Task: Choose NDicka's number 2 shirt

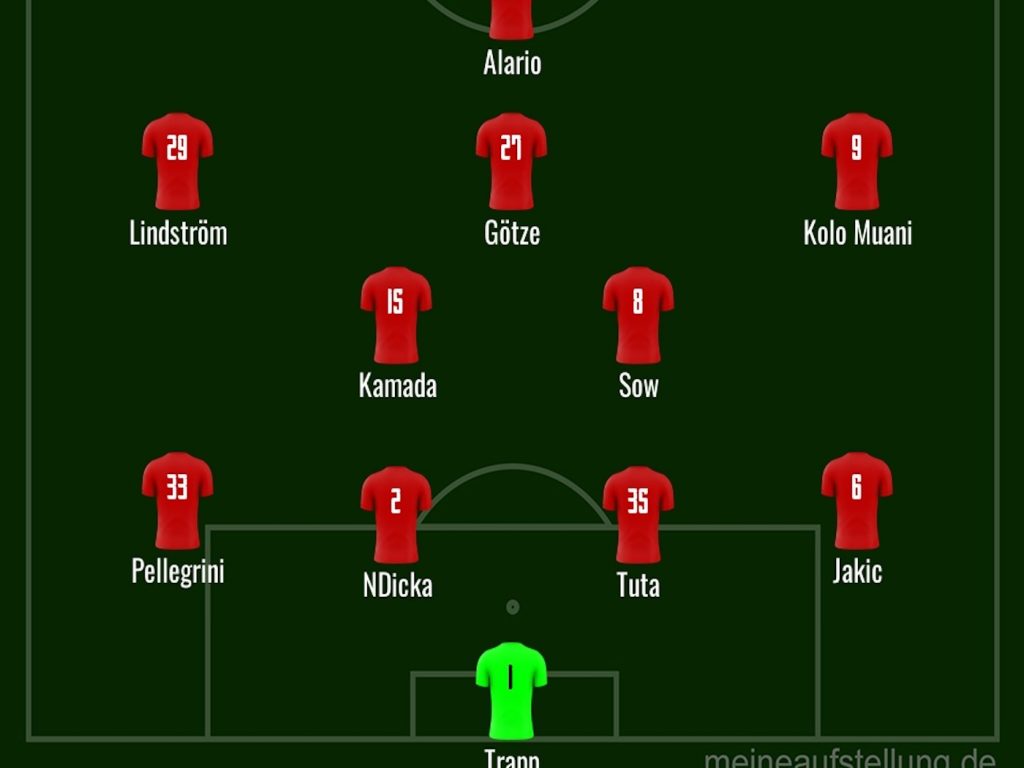Action: (x=396, y=513)
